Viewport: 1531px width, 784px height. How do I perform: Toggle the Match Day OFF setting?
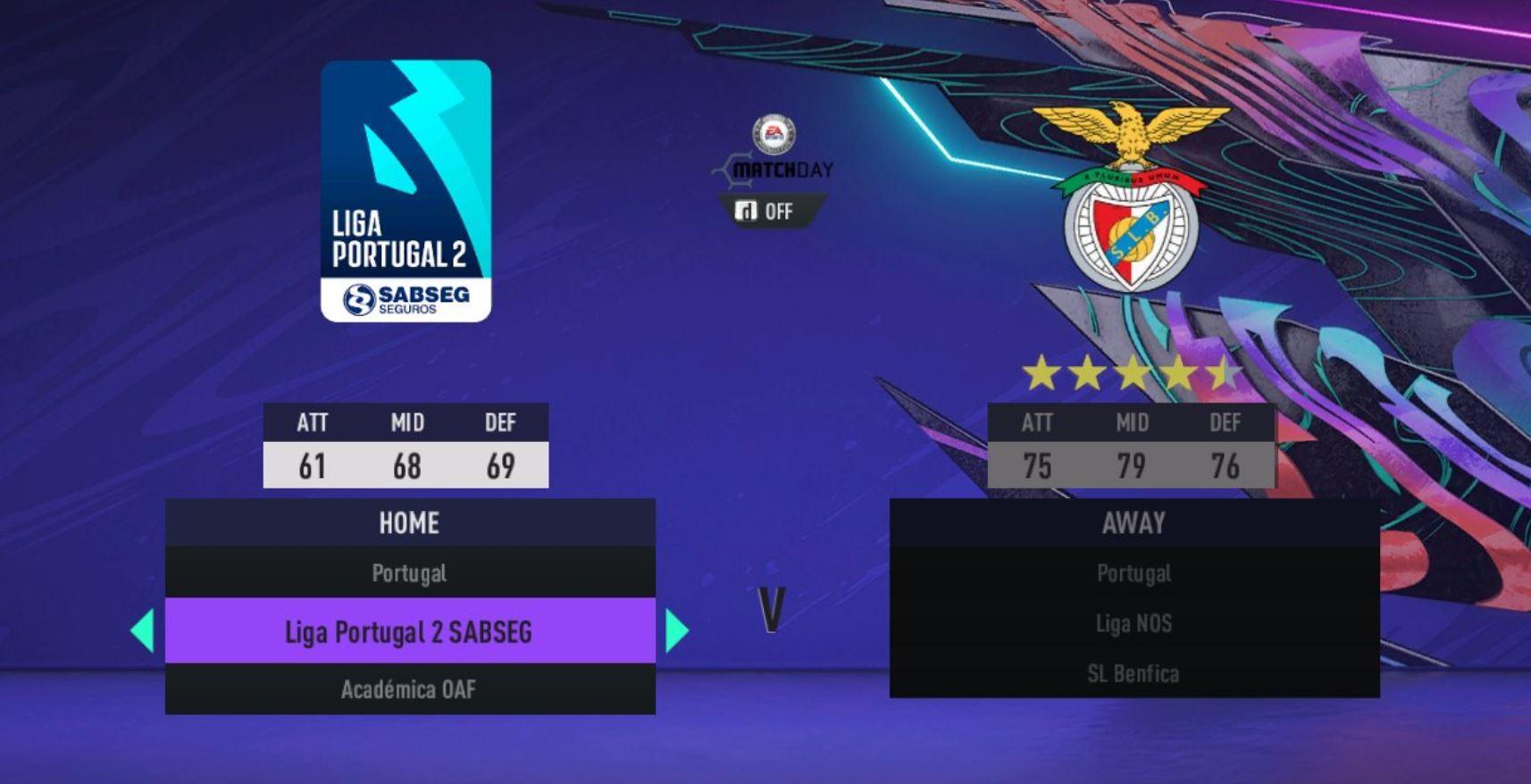(x=768, y=212)
